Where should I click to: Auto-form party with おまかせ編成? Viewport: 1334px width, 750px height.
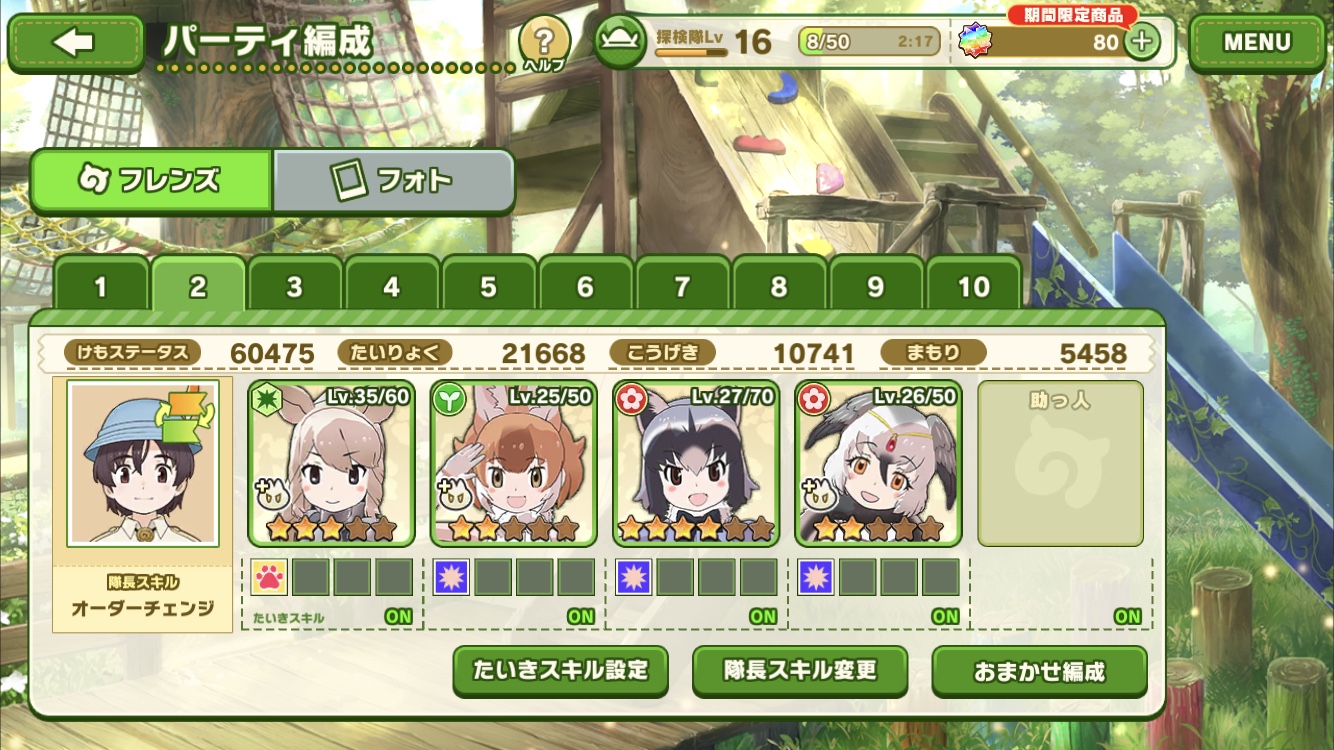(1039, 671)
